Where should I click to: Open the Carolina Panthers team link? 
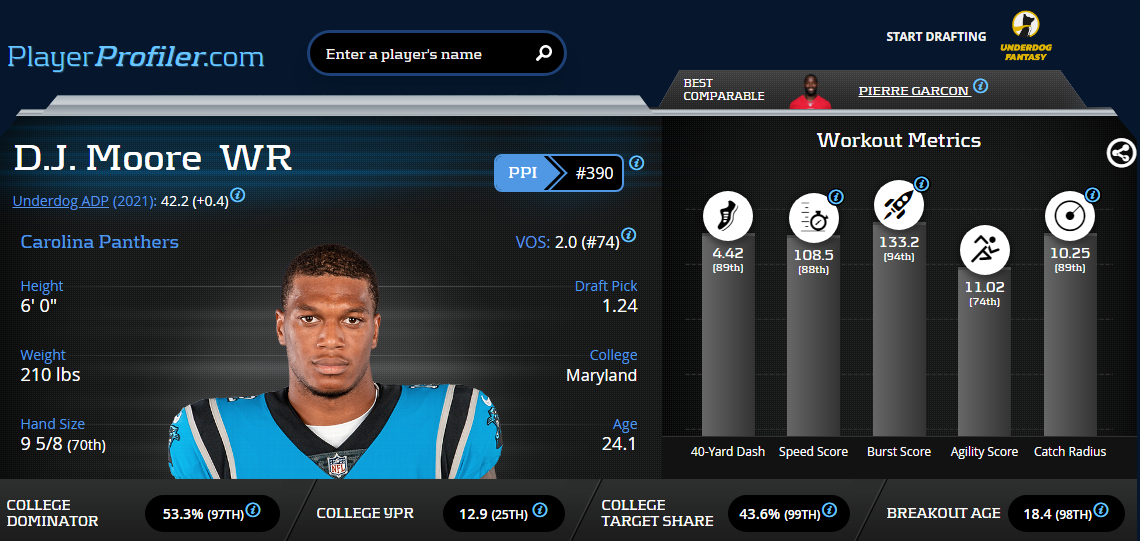point(99,242)
